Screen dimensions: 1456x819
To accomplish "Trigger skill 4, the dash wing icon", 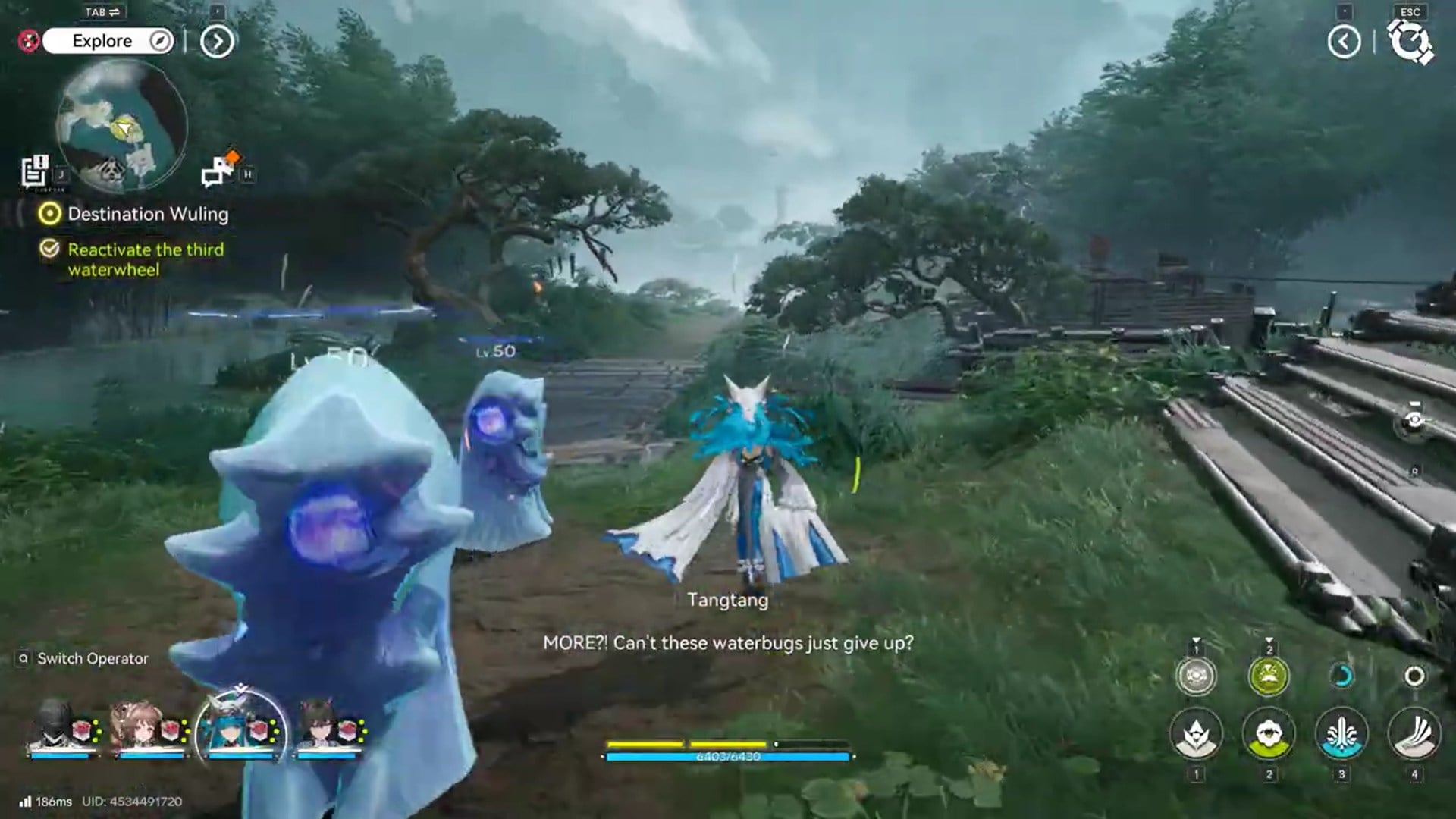I will tap(1413, 733).
